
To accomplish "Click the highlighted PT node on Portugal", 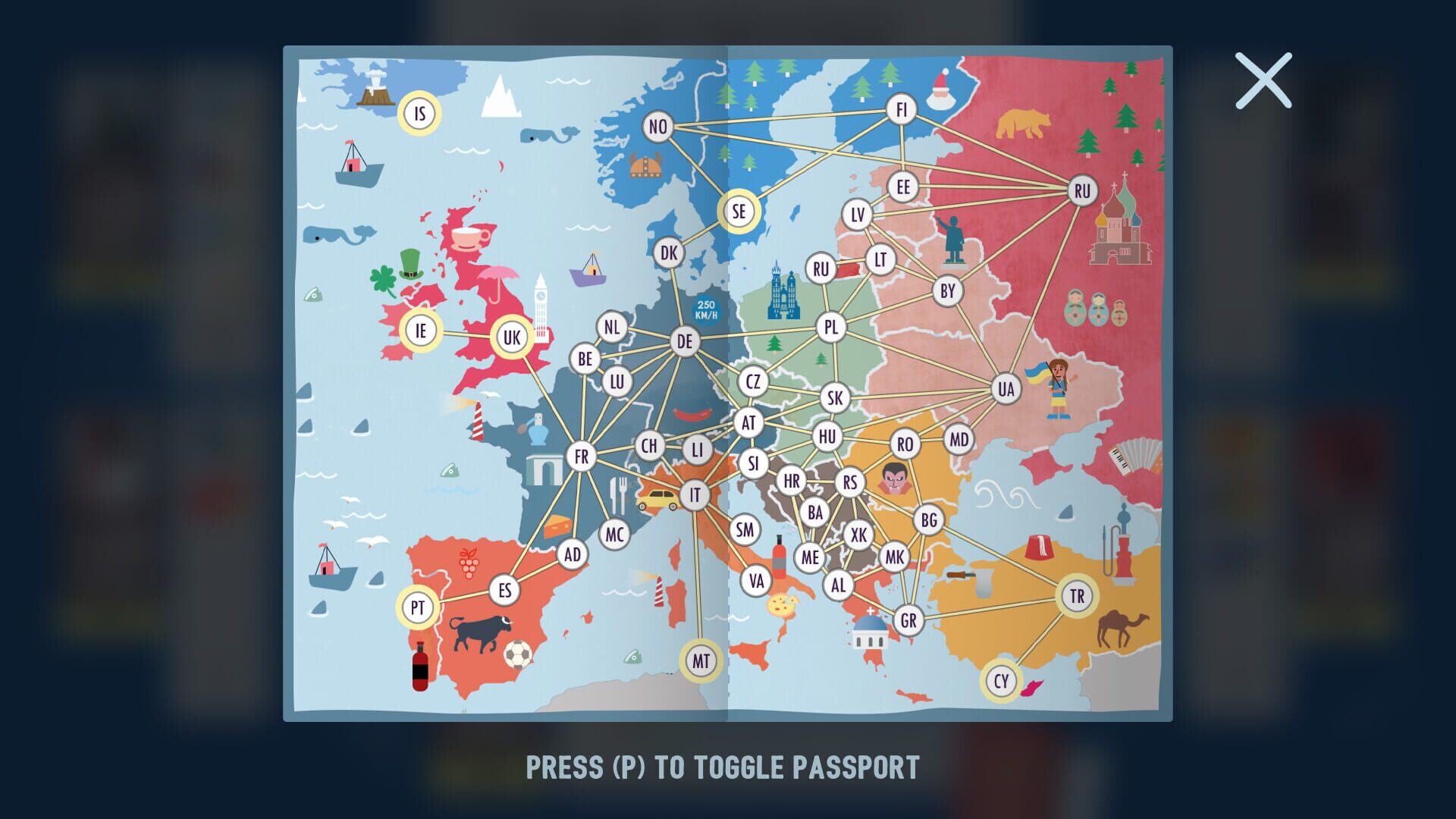I will [x=417, y=607].
